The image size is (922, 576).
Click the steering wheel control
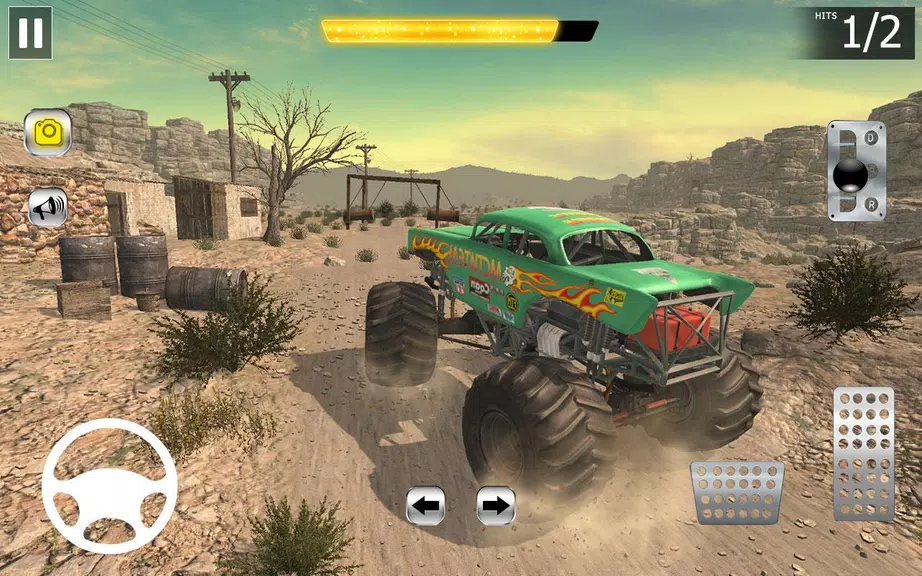coord(109,486)
